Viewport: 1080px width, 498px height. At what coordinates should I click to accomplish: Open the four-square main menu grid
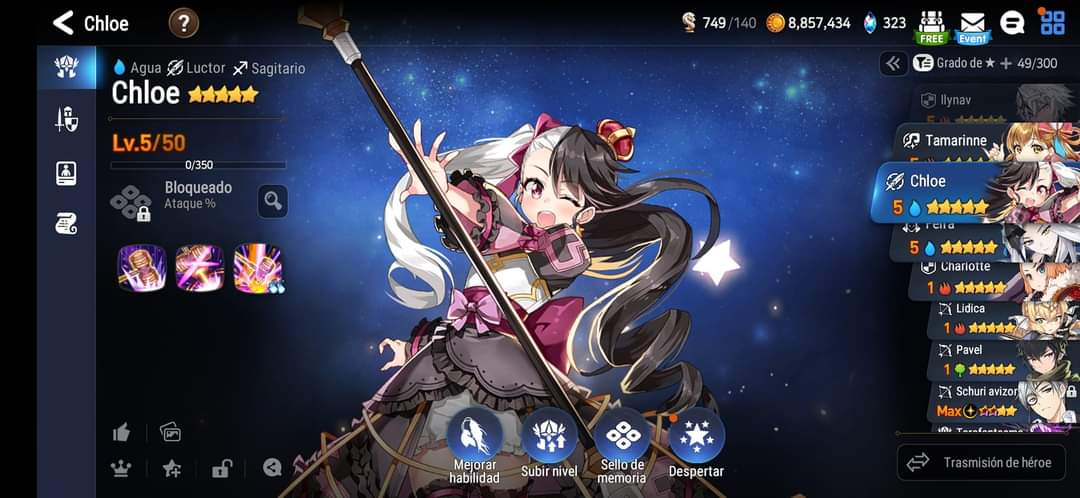tap(1052, 22)
